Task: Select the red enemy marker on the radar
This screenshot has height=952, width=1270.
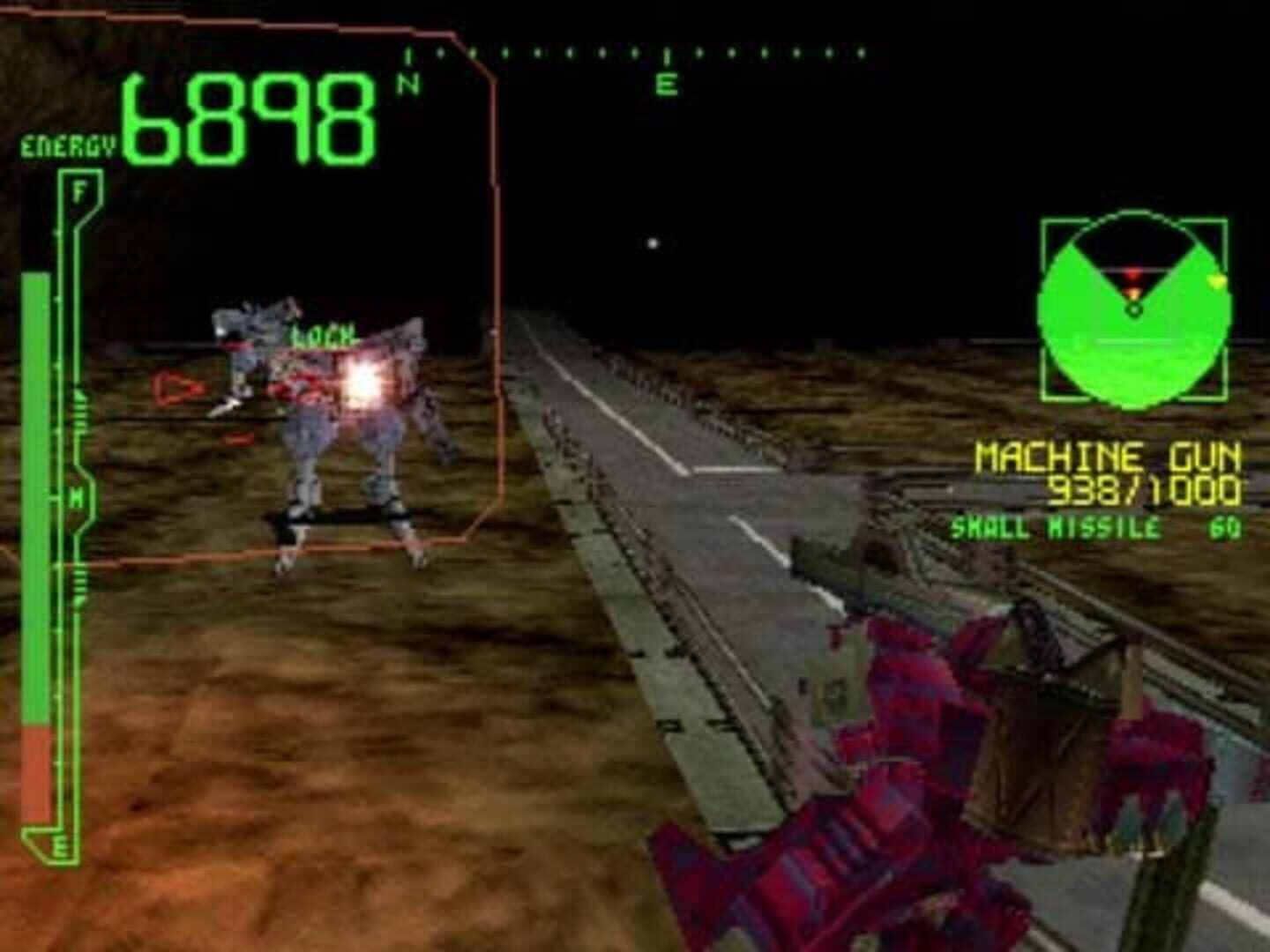Action: (1132, 275)
